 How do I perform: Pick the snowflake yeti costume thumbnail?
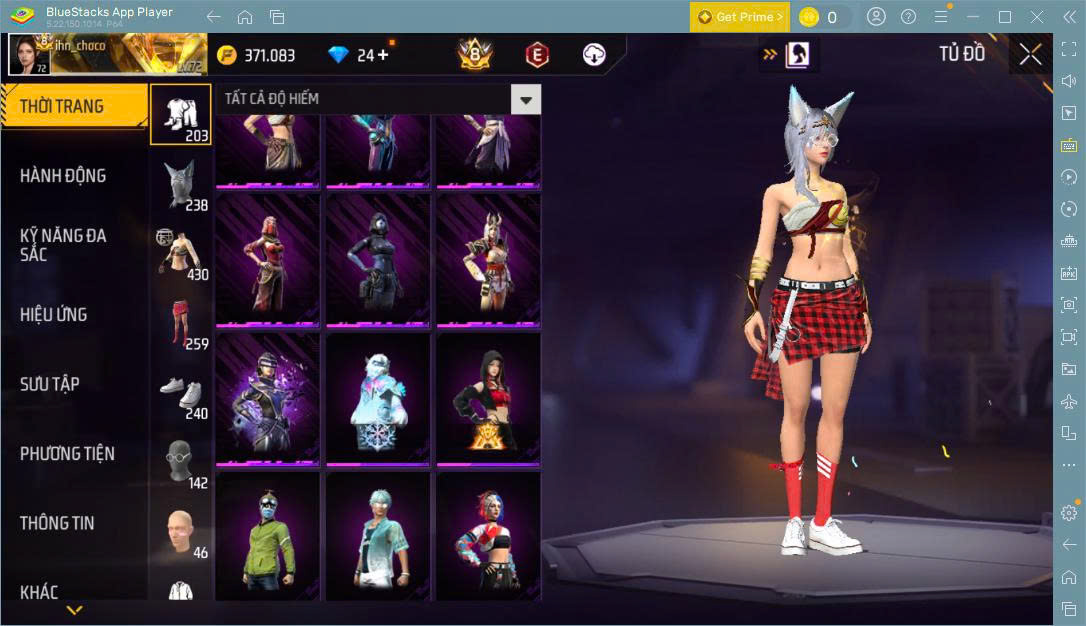pyautogui.click(x=378, y=399)
